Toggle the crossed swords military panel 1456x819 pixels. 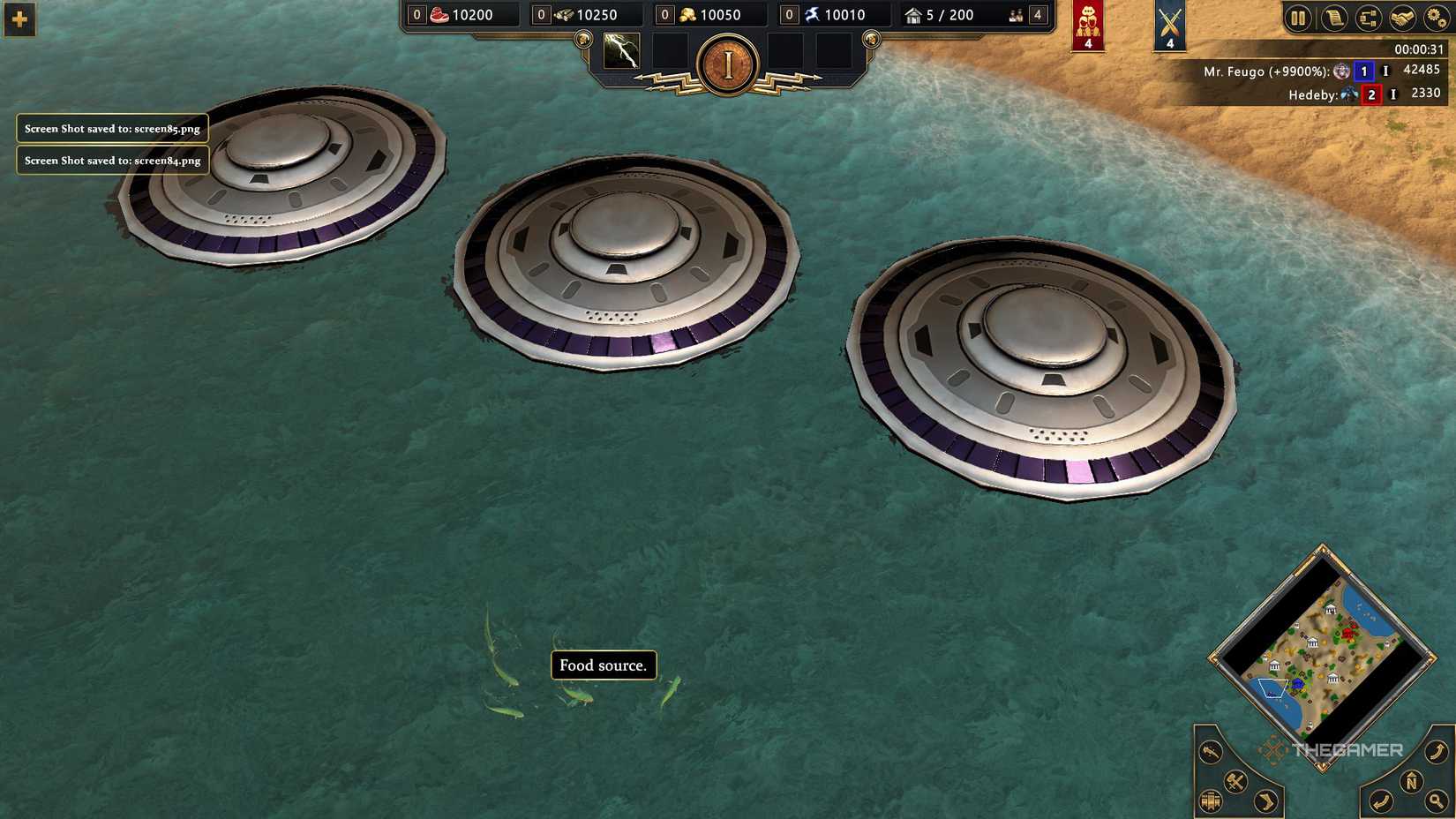click(1169, 24)
